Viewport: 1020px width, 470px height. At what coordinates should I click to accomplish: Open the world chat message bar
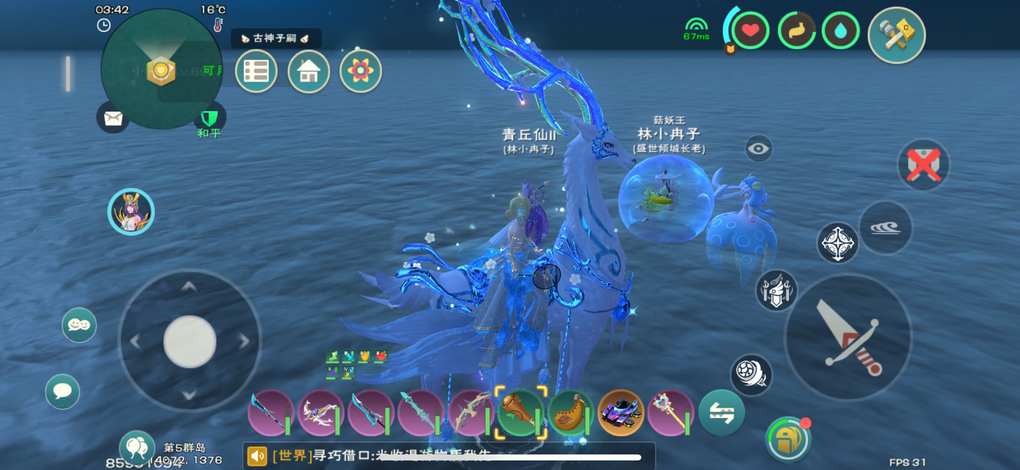(450, 456)
